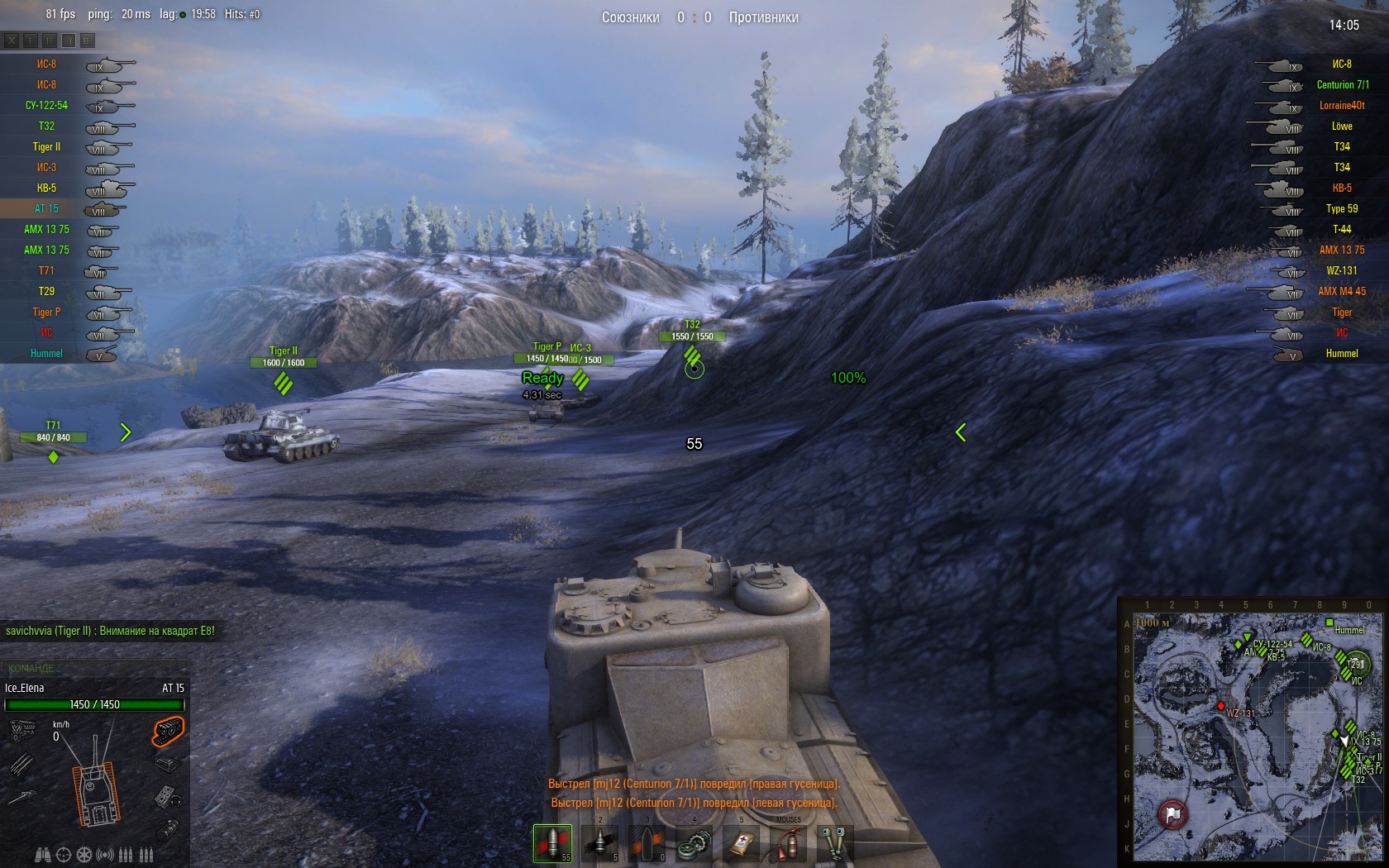1389x868 pixels.
Task: Use the repair kit consumable
Action: coord(694,843)
